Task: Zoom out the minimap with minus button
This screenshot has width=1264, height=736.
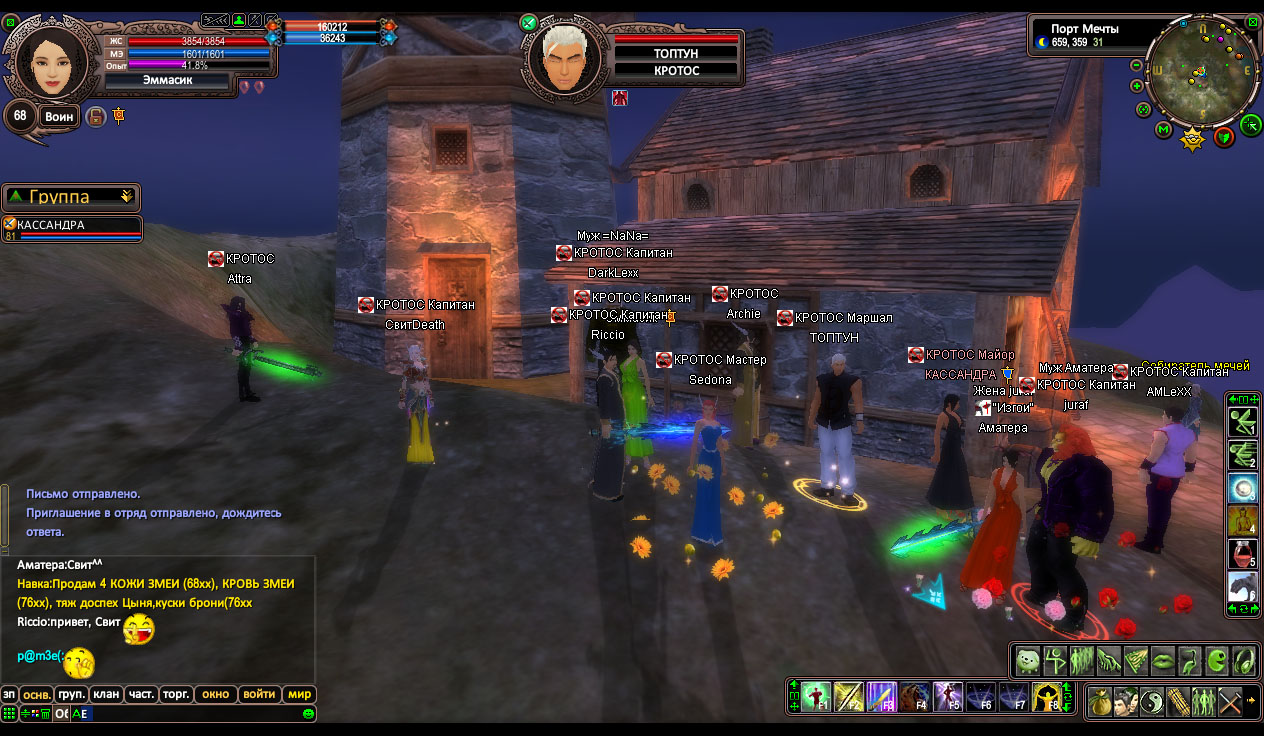Action: point(1137,65)
